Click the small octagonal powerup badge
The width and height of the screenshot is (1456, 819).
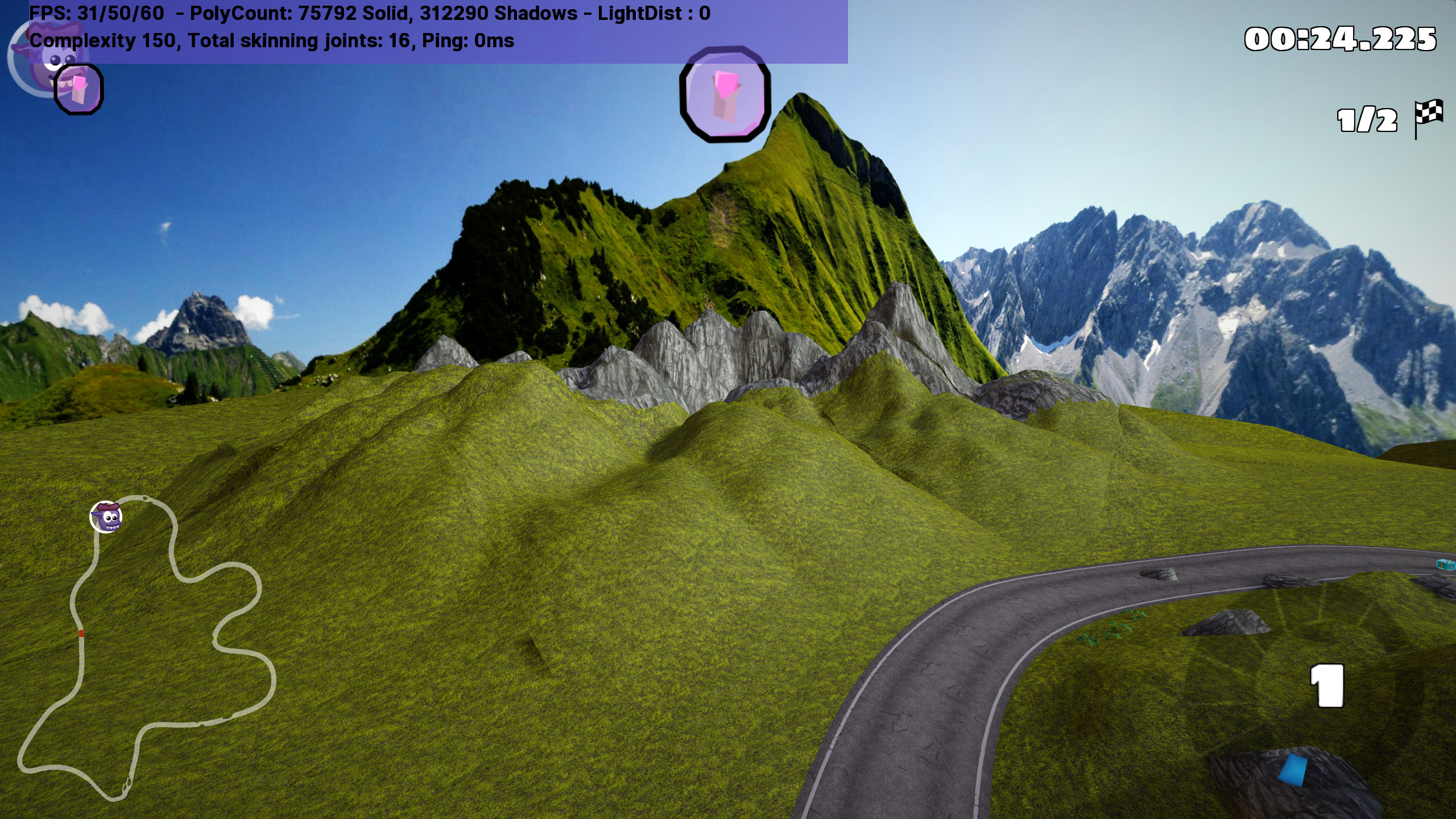pyautogui.click(x=78, y=89)
